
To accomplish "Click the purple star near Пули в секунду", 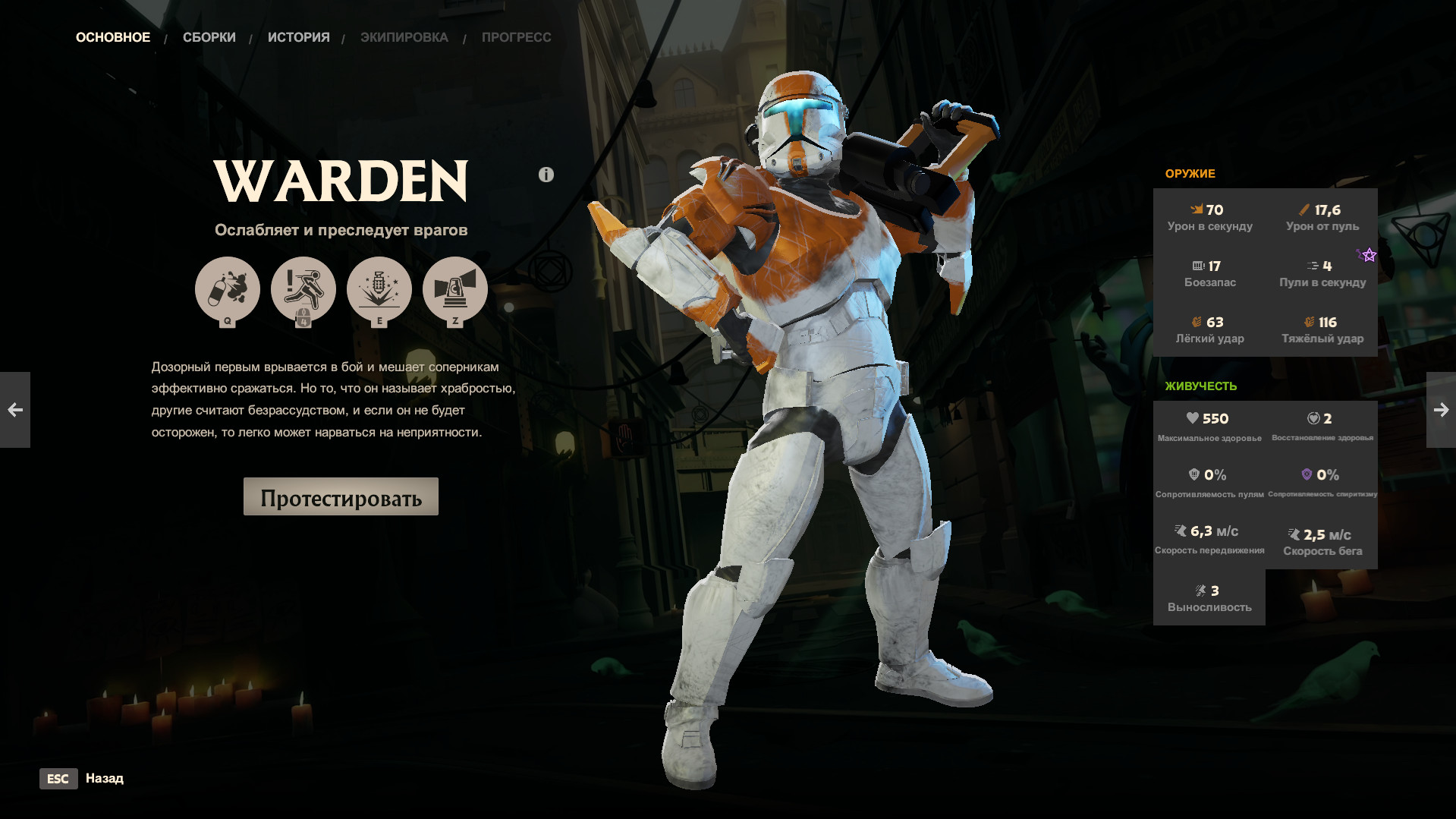I will click(1367, 256).
